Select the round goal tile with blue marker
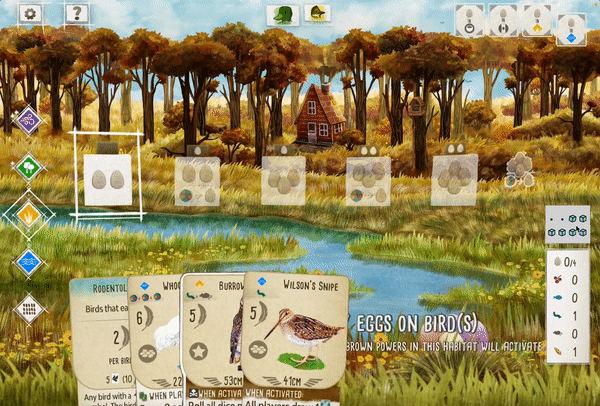 (570, 30)
